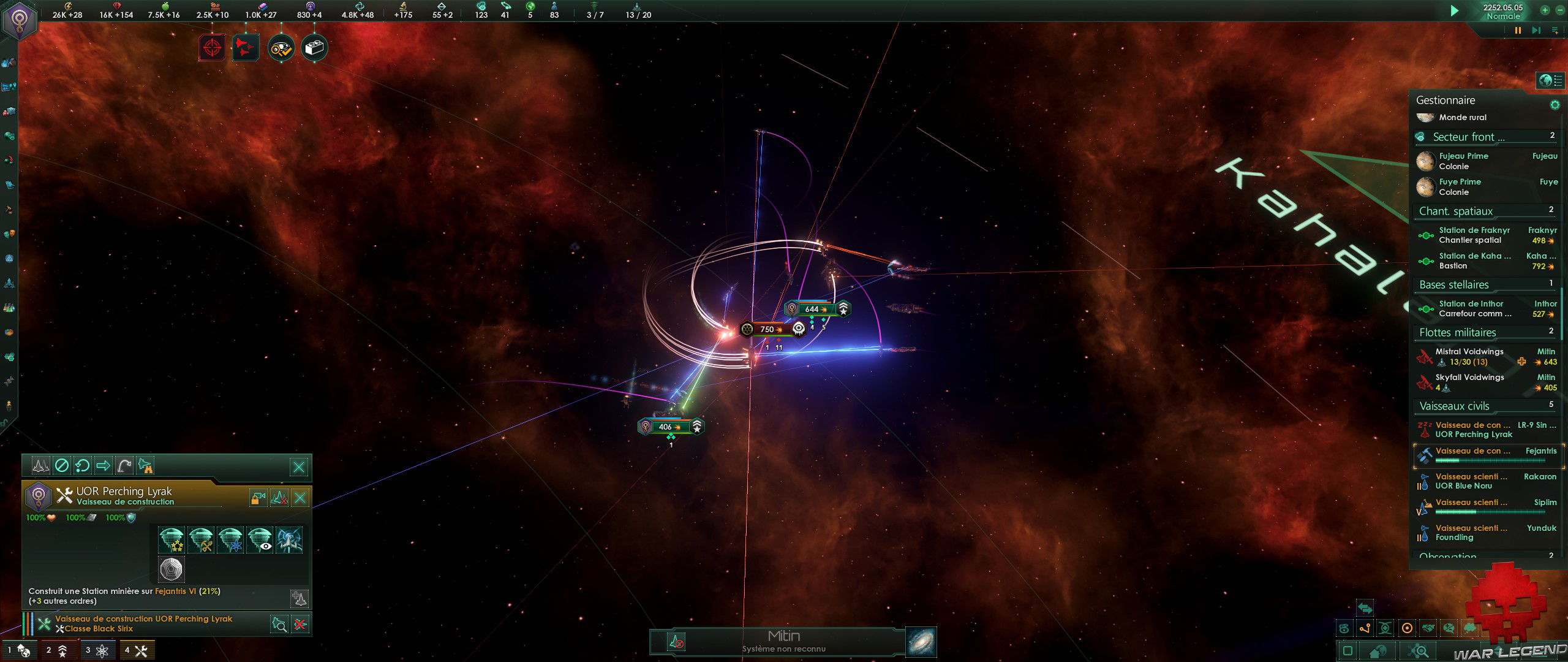Click the red X disband icon on the queue entry
Viewport: 1568px width, 662px height.
coord(300,624)
